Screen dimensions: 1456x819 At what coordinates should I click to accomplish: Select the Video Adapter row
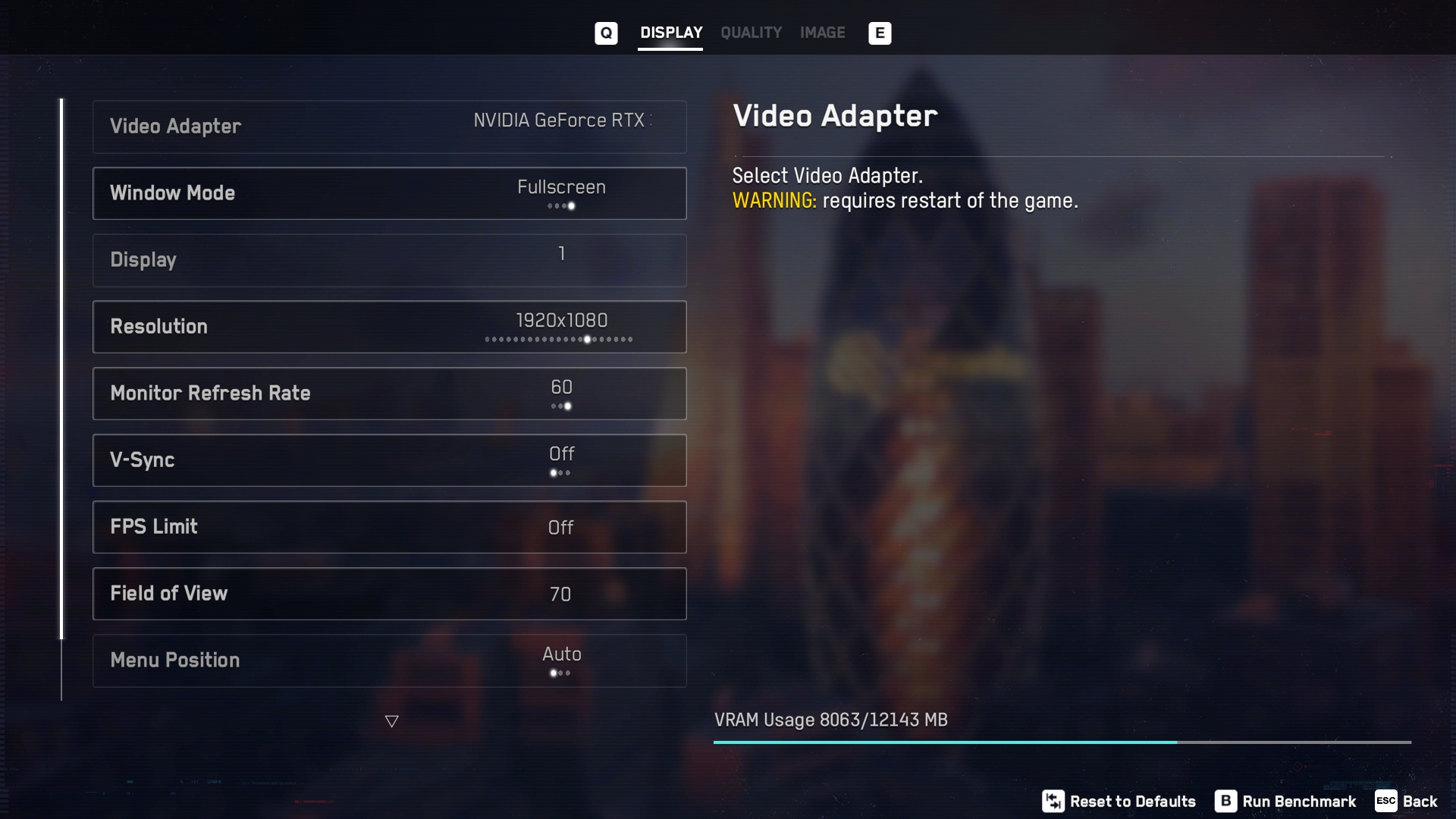click(389, 127)
